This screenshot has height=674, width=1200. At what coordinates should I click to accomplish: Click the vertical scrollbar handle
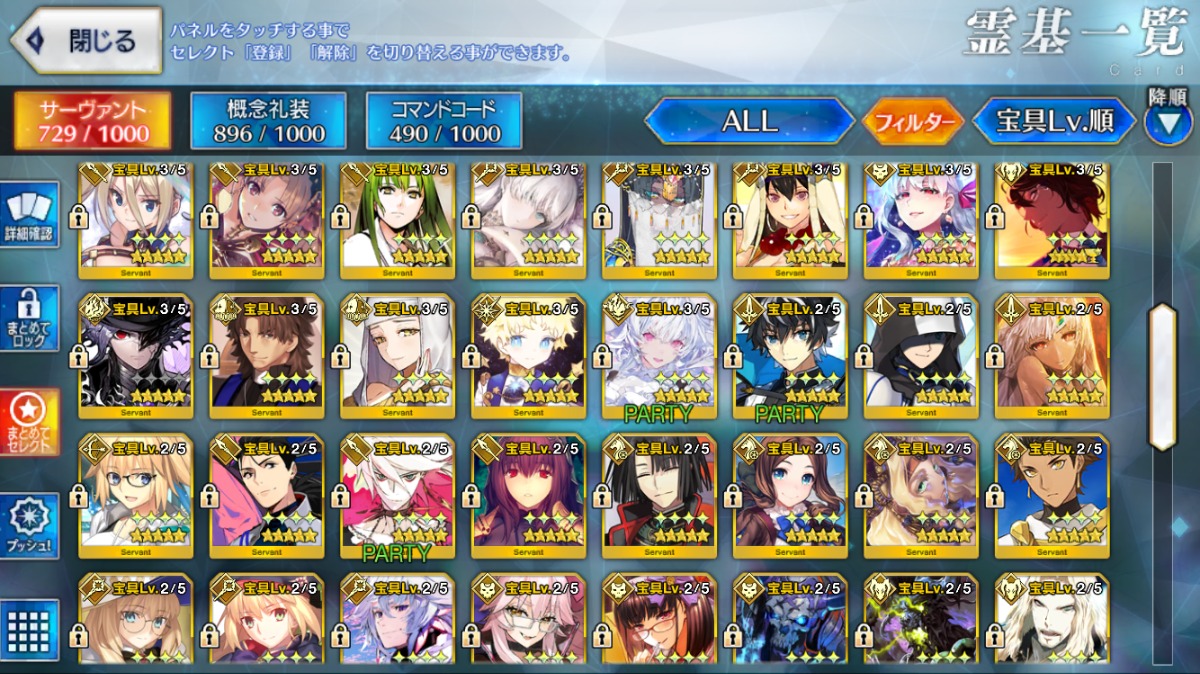[x=1163, y=377]
